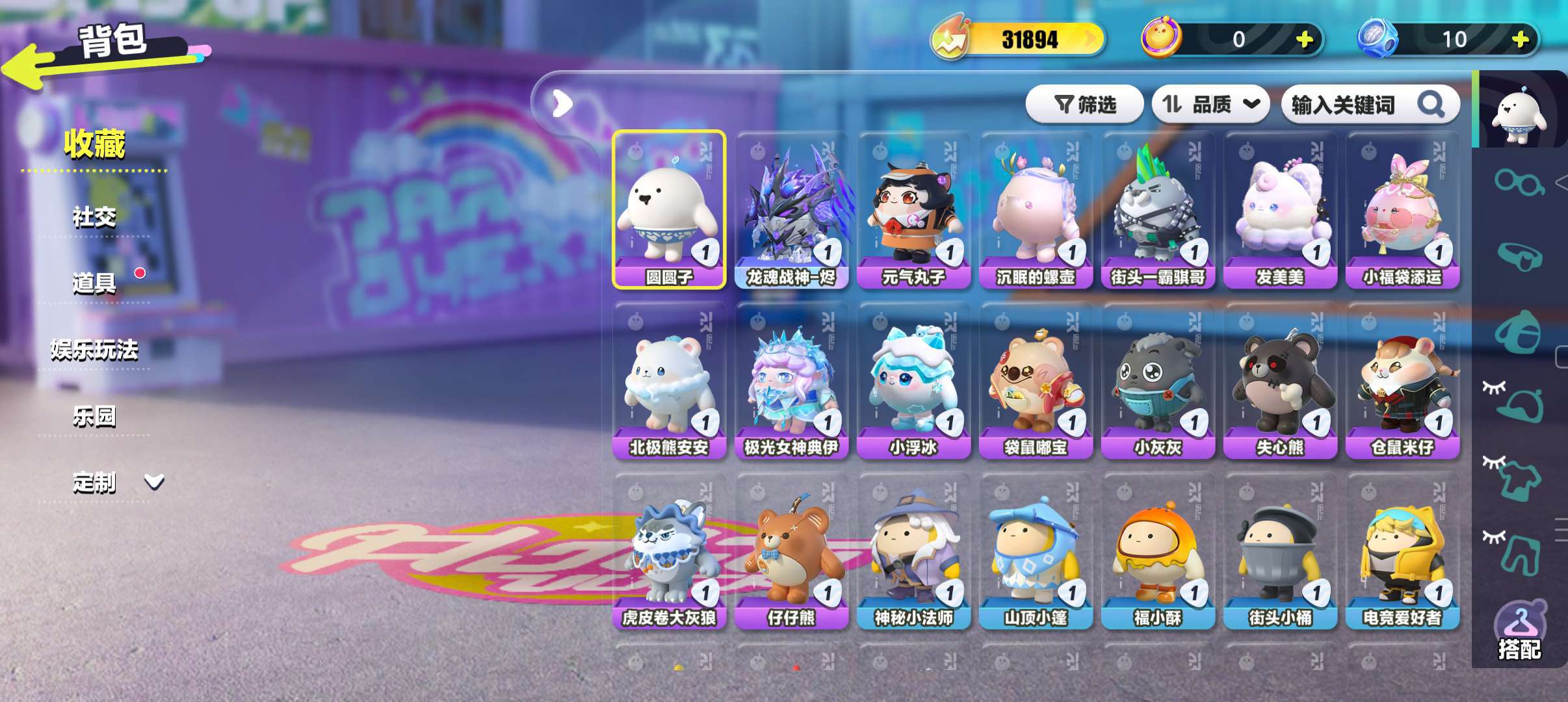Open the 搭配 outfit button
1568x702 pixels.
point(1519,632)
